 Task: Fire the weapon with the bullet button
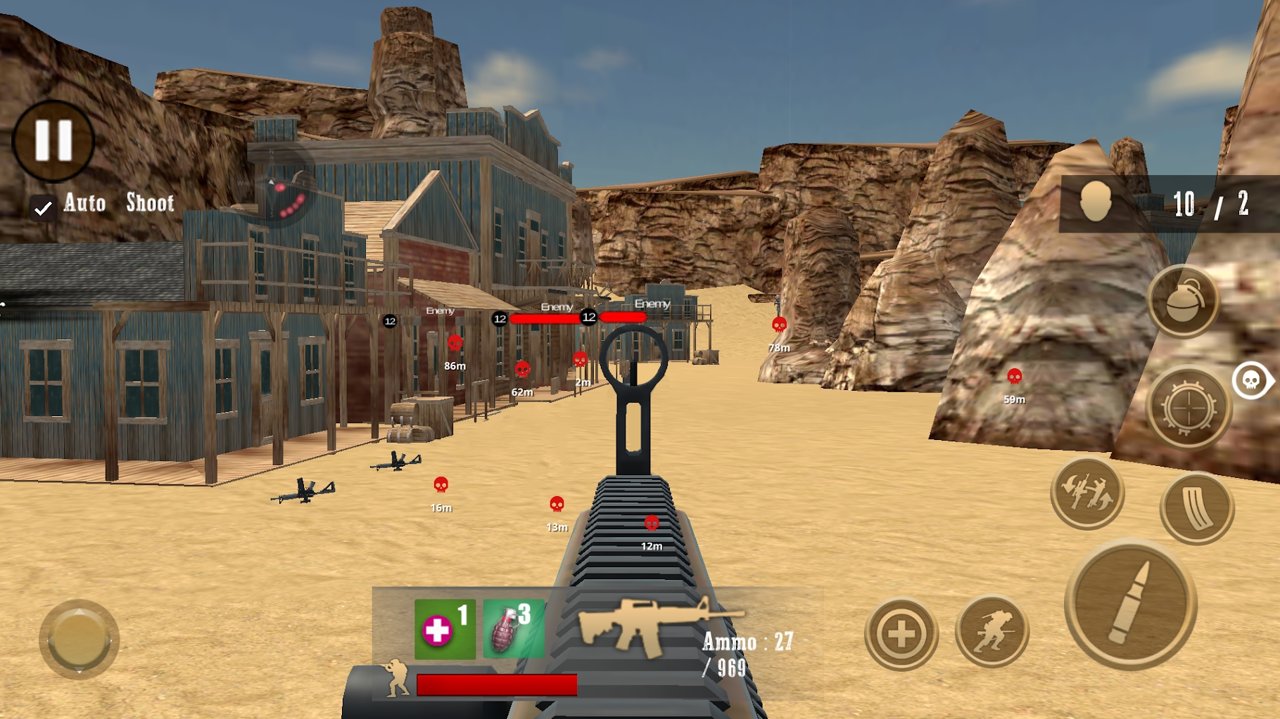tap(1130, 604)
